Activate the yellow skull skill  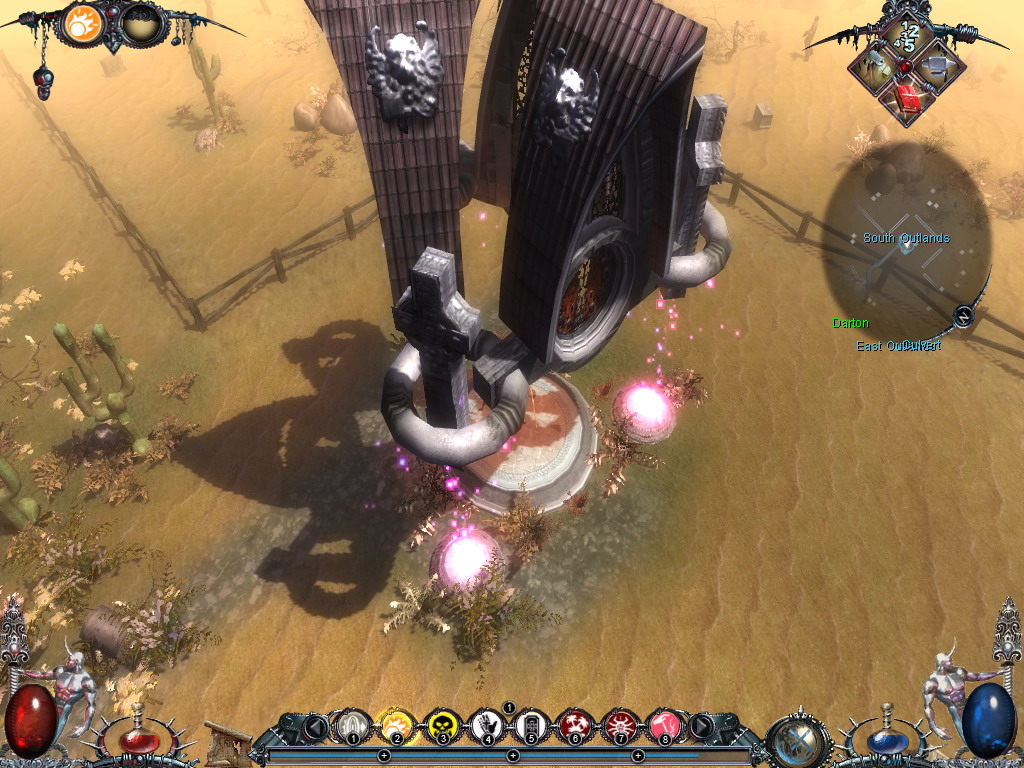(x=441, y=725)
